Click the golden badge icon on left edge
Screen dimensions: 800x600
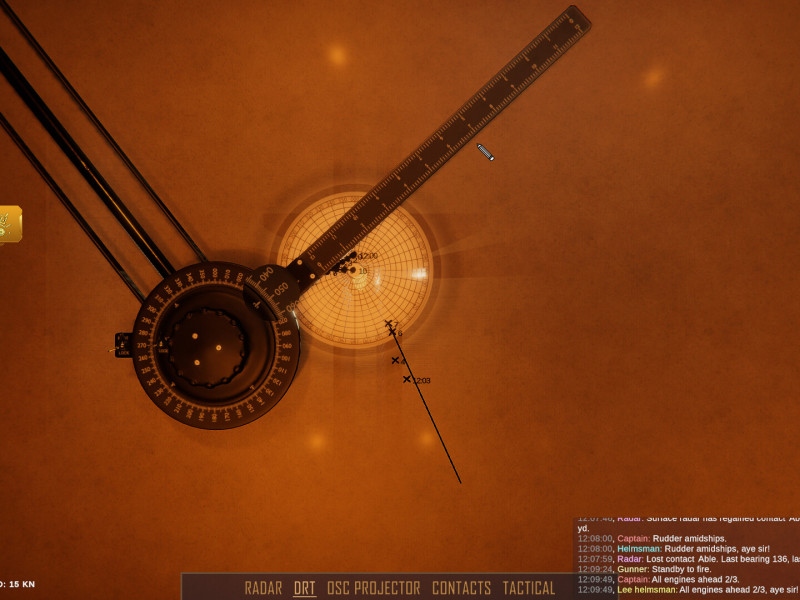(9, 224)
